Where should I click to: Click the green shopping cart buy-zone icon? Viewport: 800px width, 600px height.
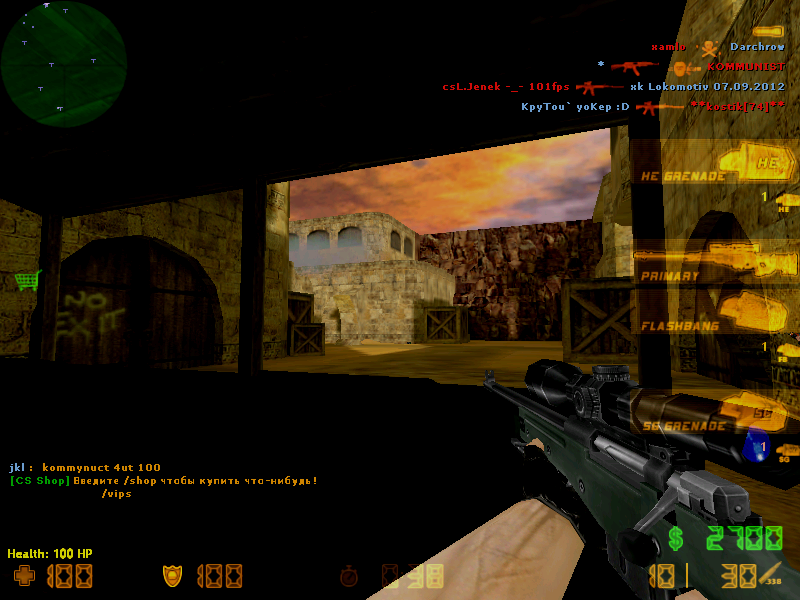coord(27,281)
